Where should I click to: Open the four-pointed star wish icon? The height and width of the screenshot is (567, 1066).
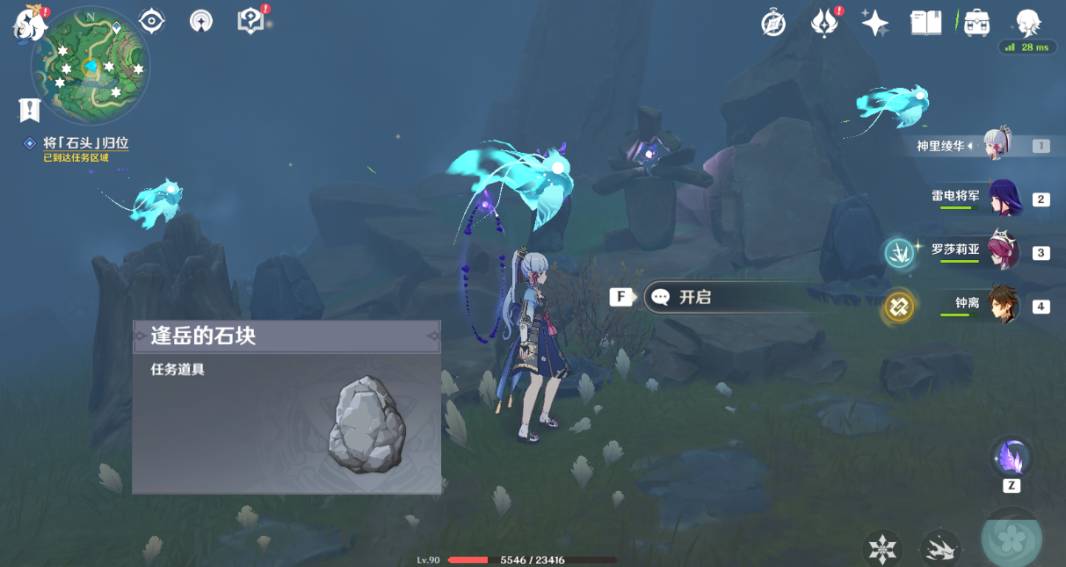click(875, 23)
